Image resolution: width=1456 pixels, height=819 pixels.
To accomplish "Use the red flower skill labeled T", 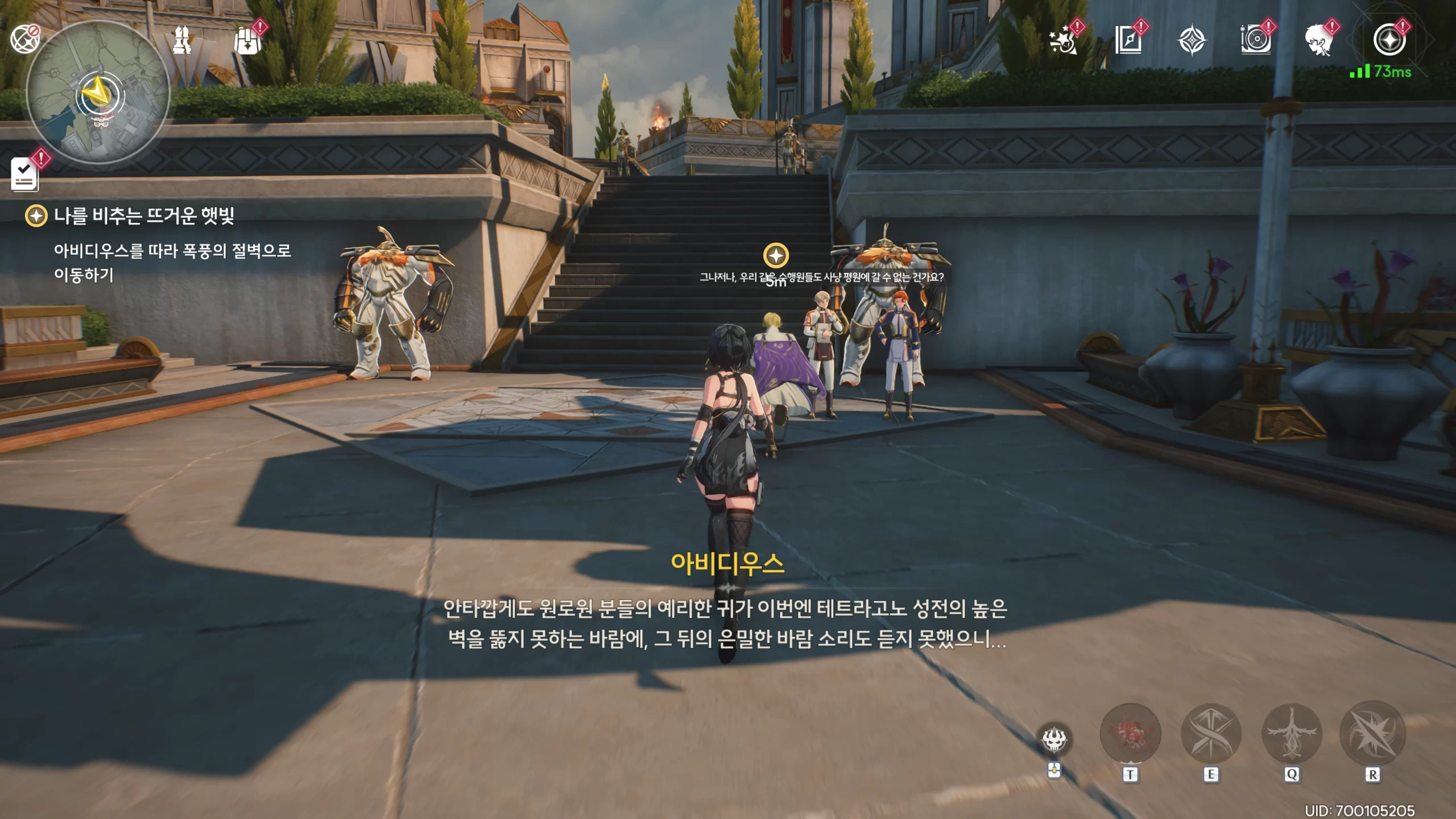I will (x=1130, y=734).
